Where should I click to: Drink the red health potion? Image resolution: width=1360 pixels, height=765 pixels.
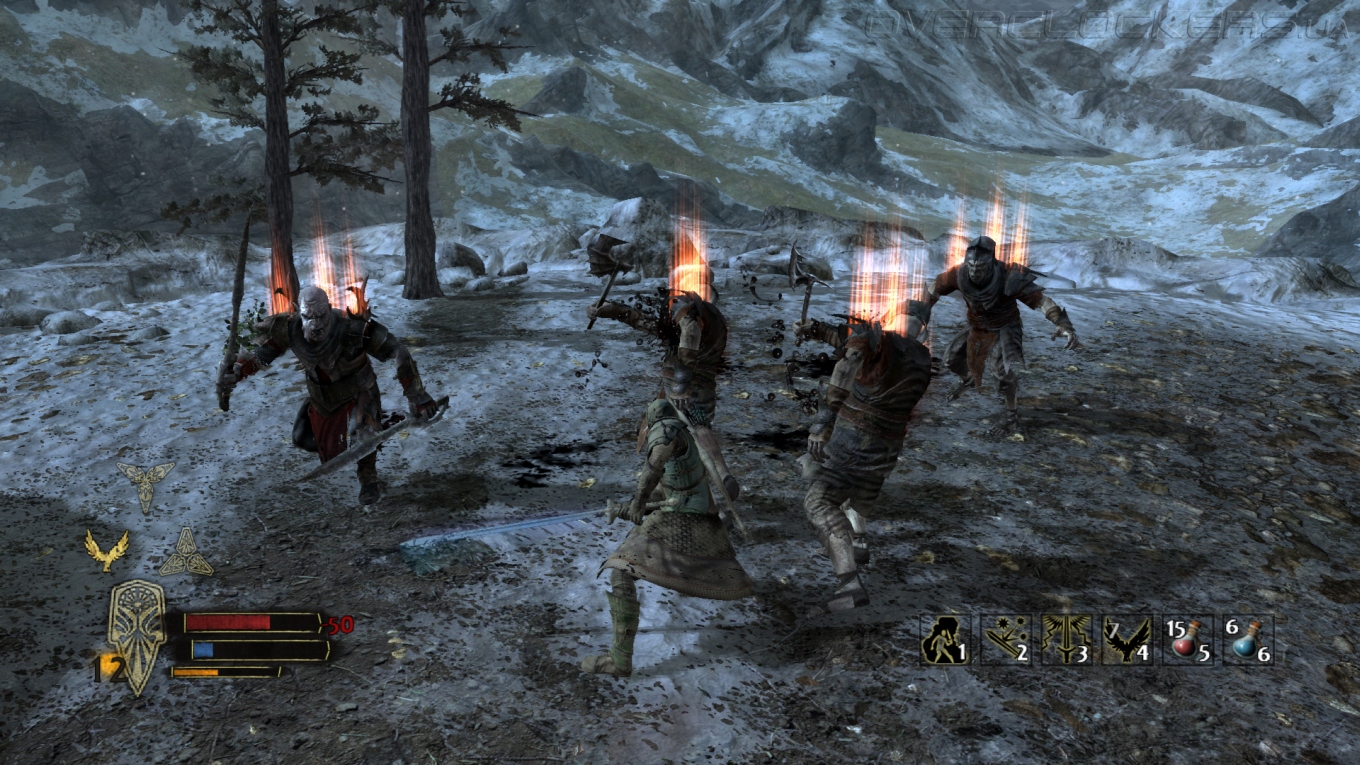point(1187,640)
